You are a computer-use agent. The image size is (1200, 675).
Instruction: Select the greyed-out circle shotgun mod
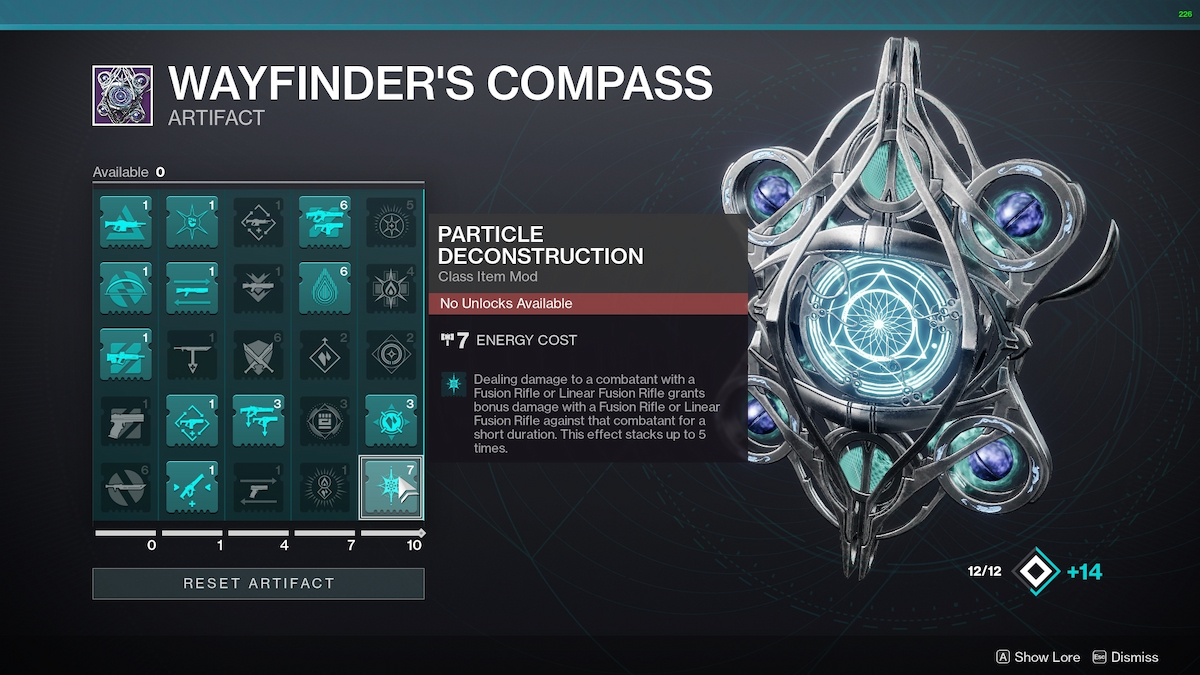(126, 487)
